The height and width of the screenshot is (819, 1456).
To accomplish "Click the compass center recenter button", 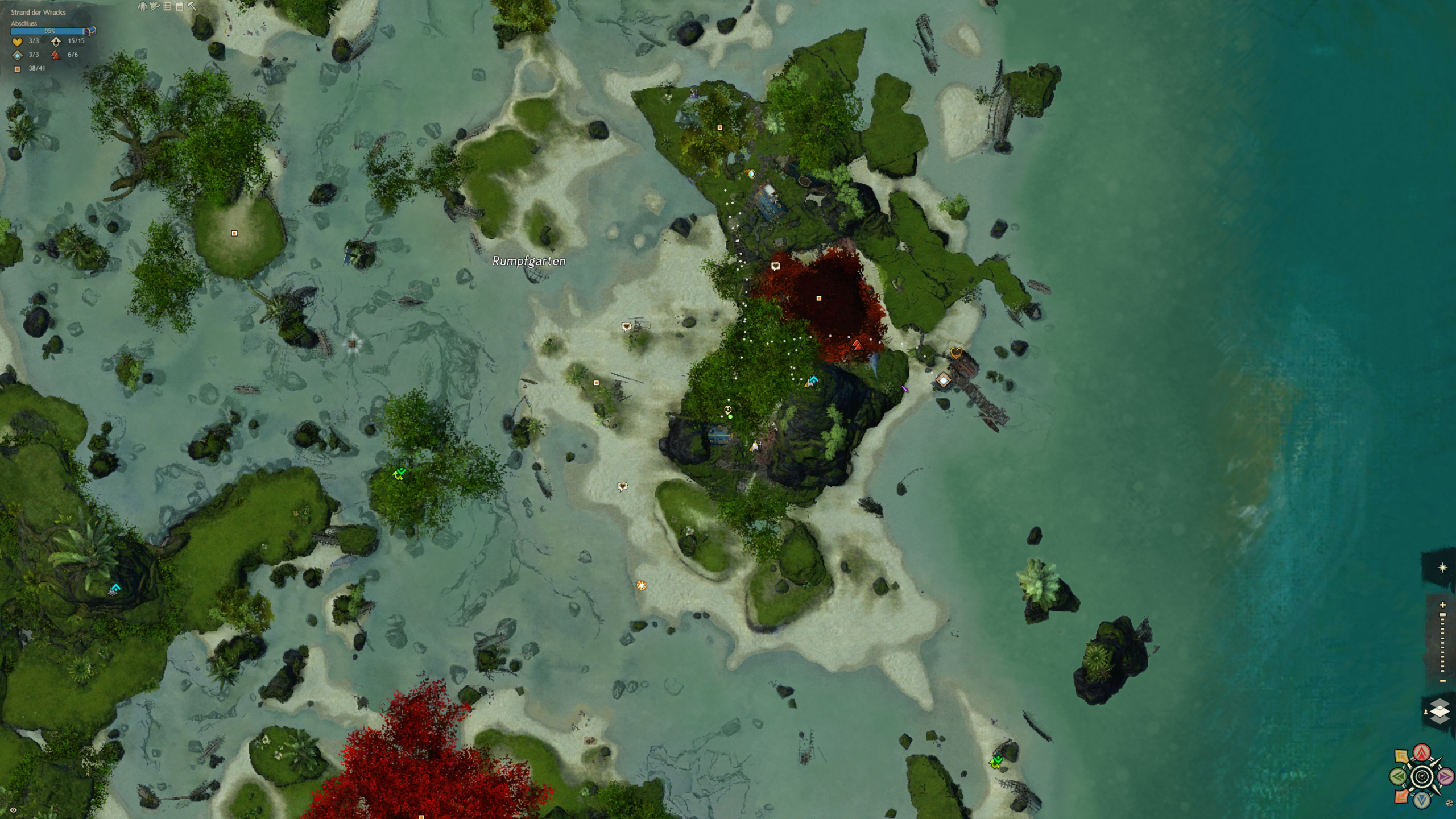I will click(1422, 776).
